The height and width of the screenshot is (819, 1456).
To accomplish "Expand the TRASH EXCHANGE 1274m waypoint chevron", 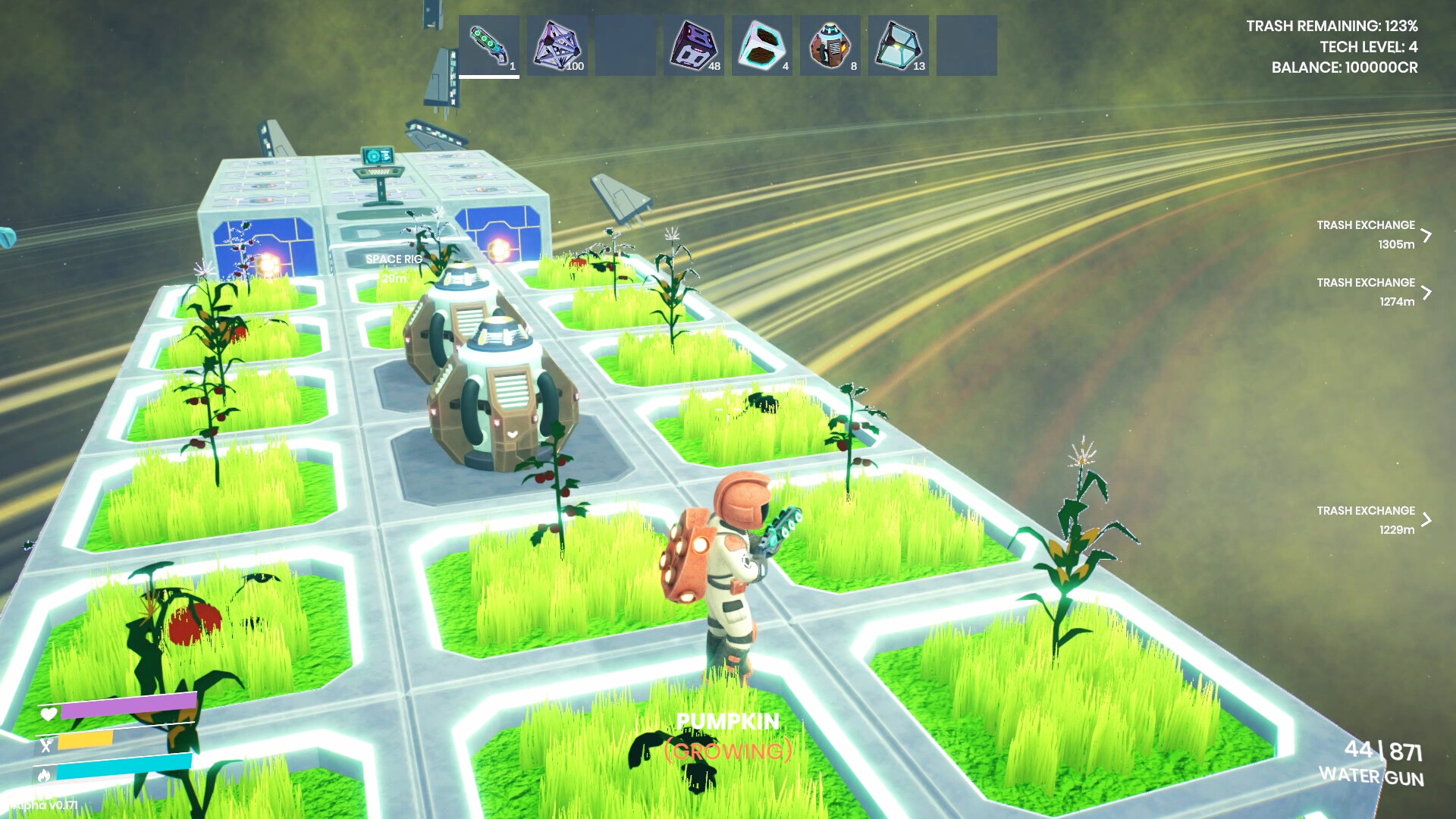I will [x=1429, y=290].
